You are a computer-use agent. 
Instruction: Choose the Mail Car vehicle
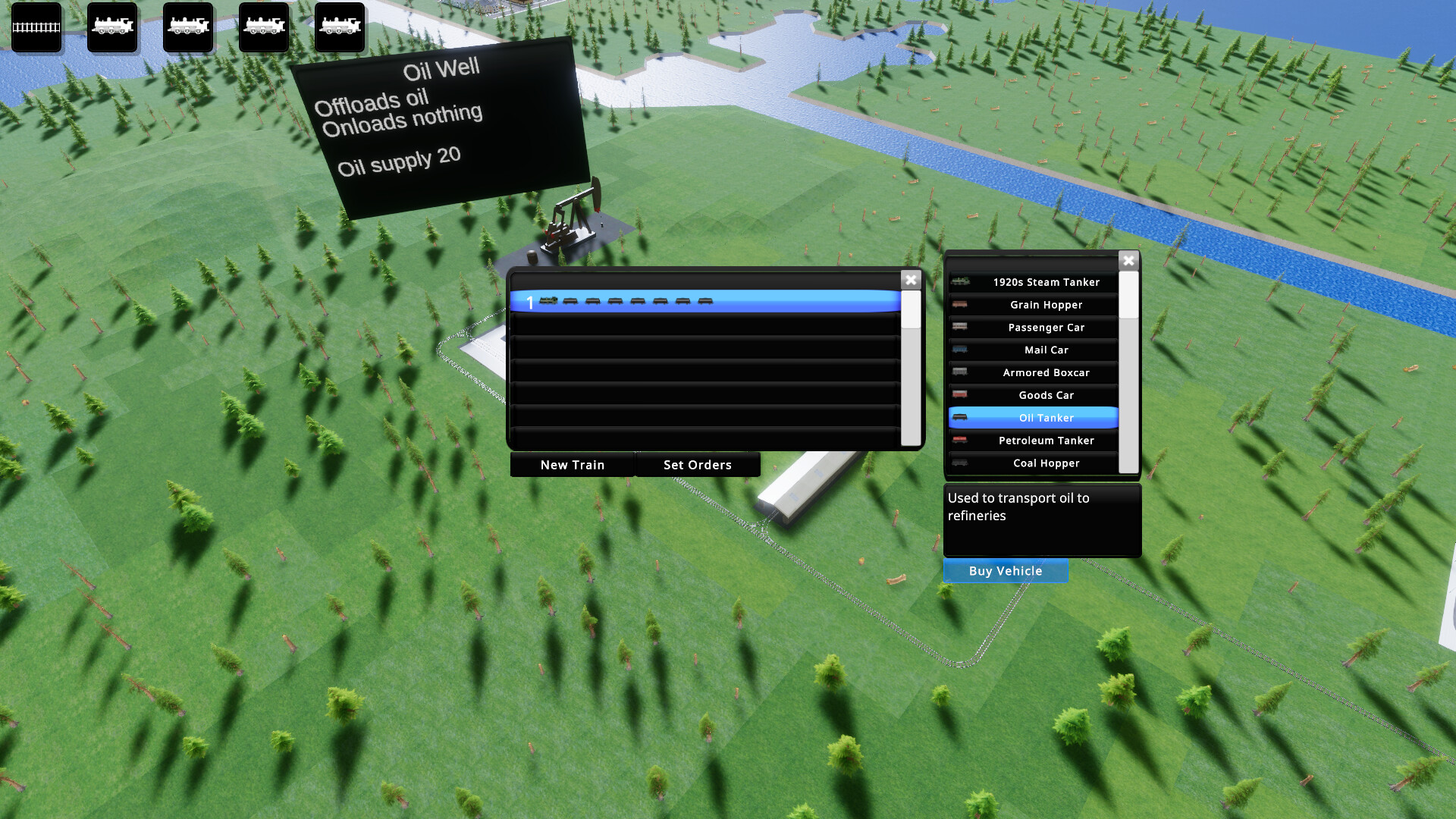1046,350
